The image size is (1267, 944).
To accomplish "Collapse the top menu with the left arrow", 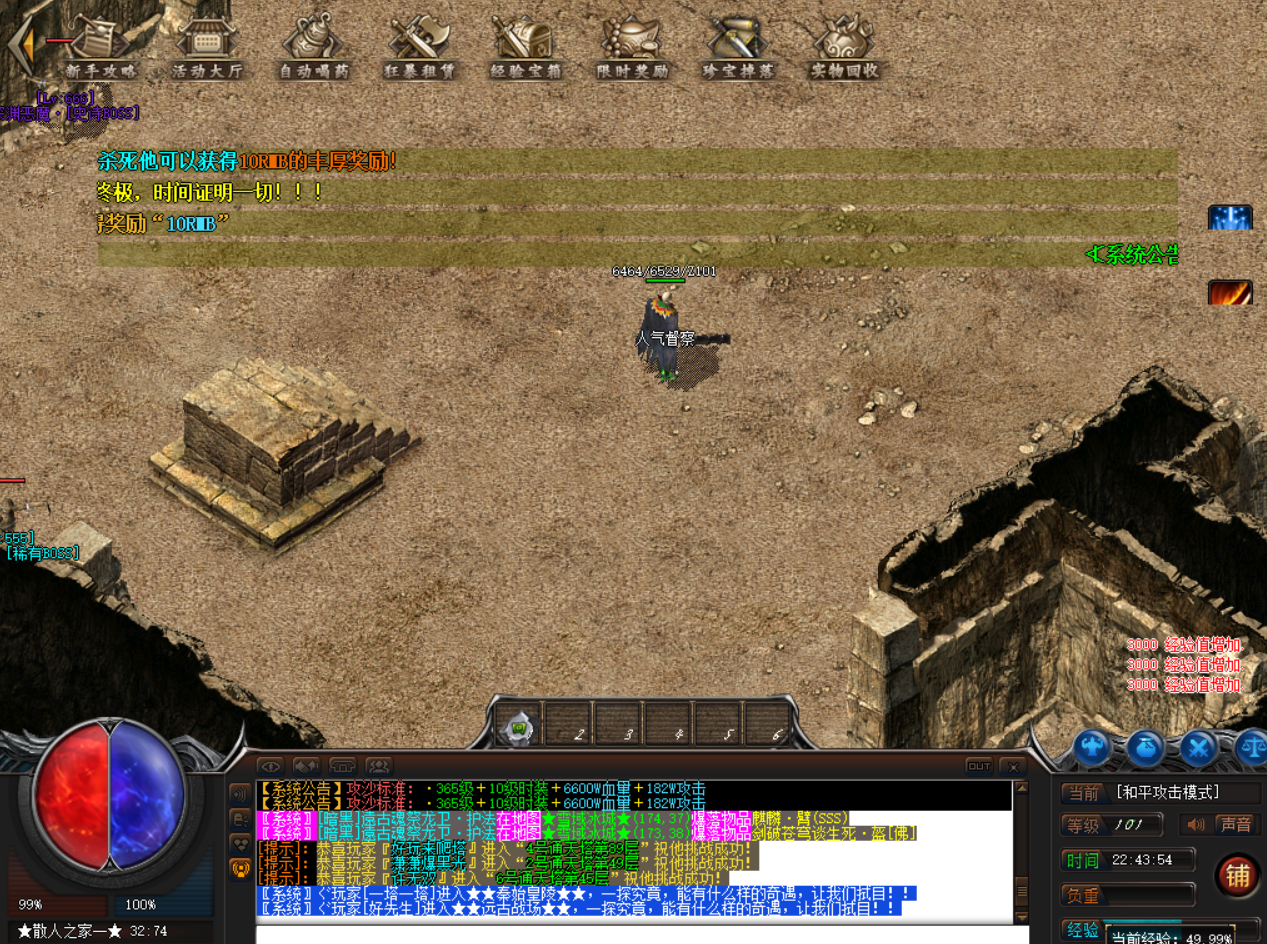I will (22, 43).
